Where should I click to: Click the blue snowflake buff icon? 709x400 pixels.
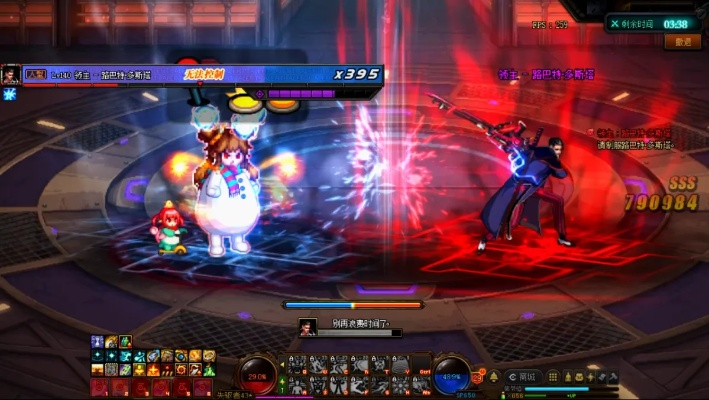(x=10, y=94)
